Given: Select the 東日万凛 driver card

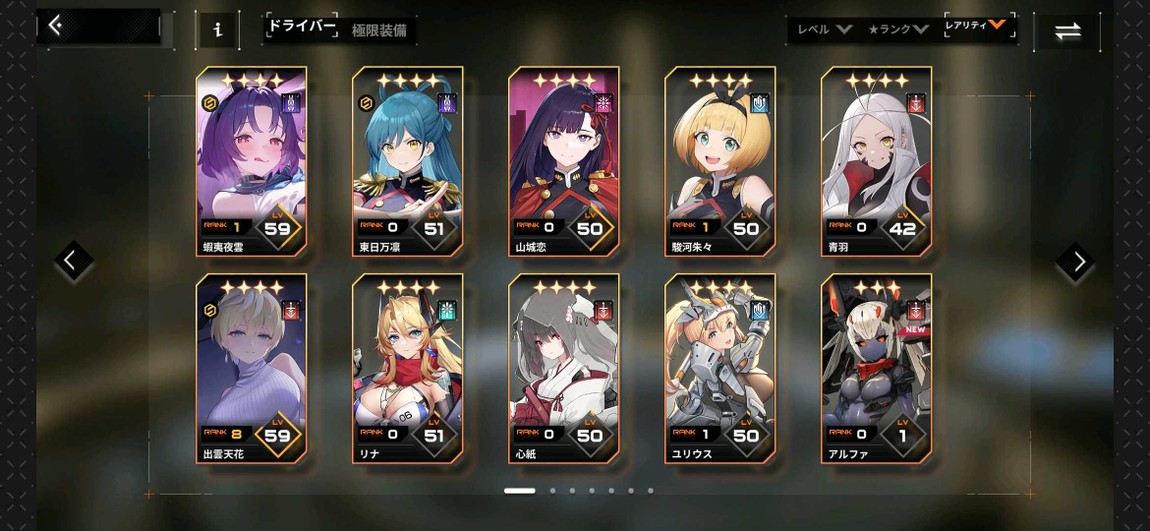Looking at the screenshot, I should pyautogui.click(x=407, y=160).
